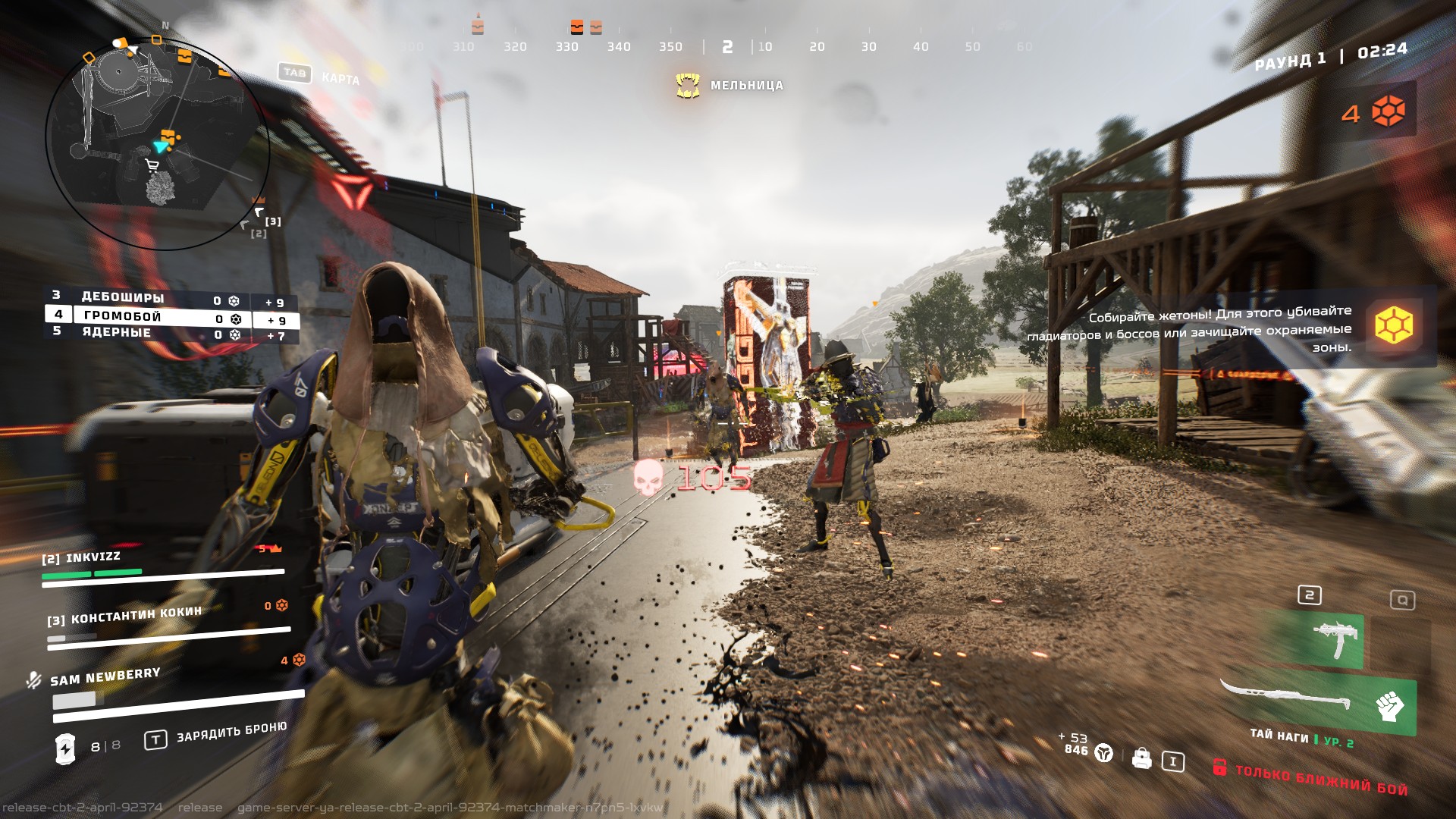Select the Дебоширы team row
Viewport: 1456px width, 819px height.
coord(123,297)
